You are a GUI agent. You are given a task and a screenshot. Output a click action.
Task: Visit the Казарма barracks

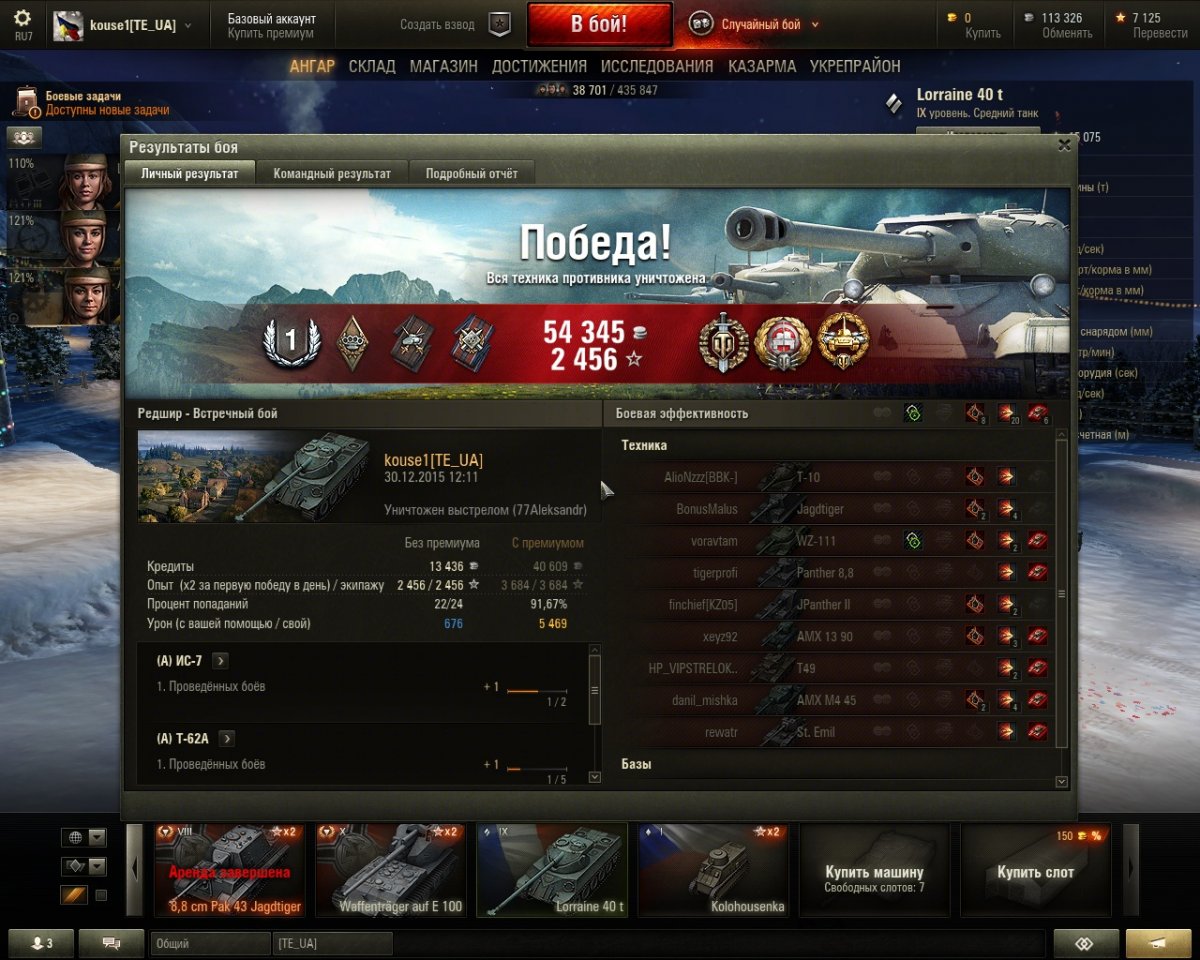pos(762,66)
